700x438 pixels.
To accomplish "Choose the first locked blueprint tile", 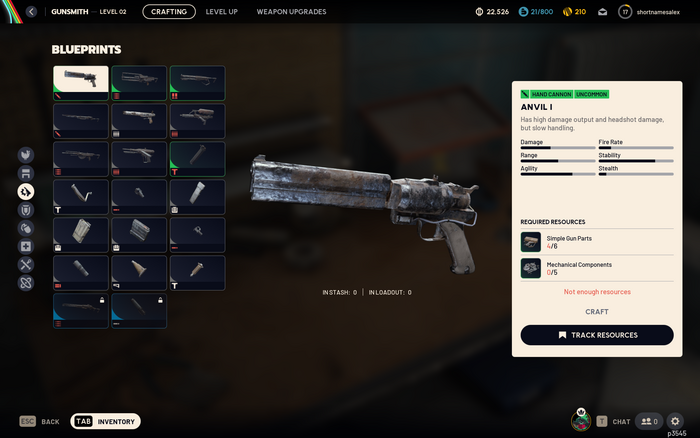I will click(x=81, y=311).
